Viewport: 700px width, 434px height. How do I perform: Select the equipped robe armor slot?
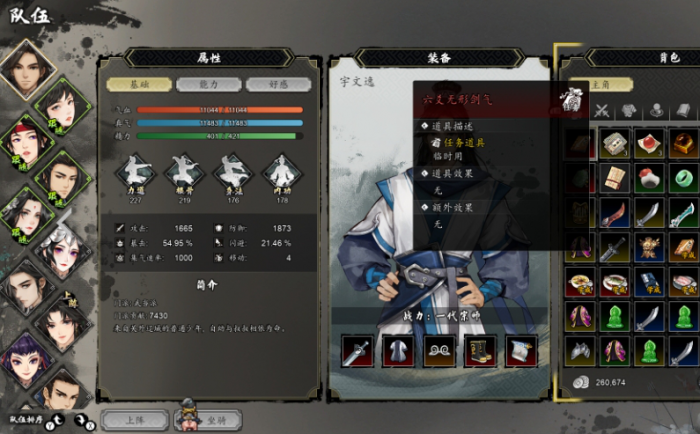tap(398, 350)
